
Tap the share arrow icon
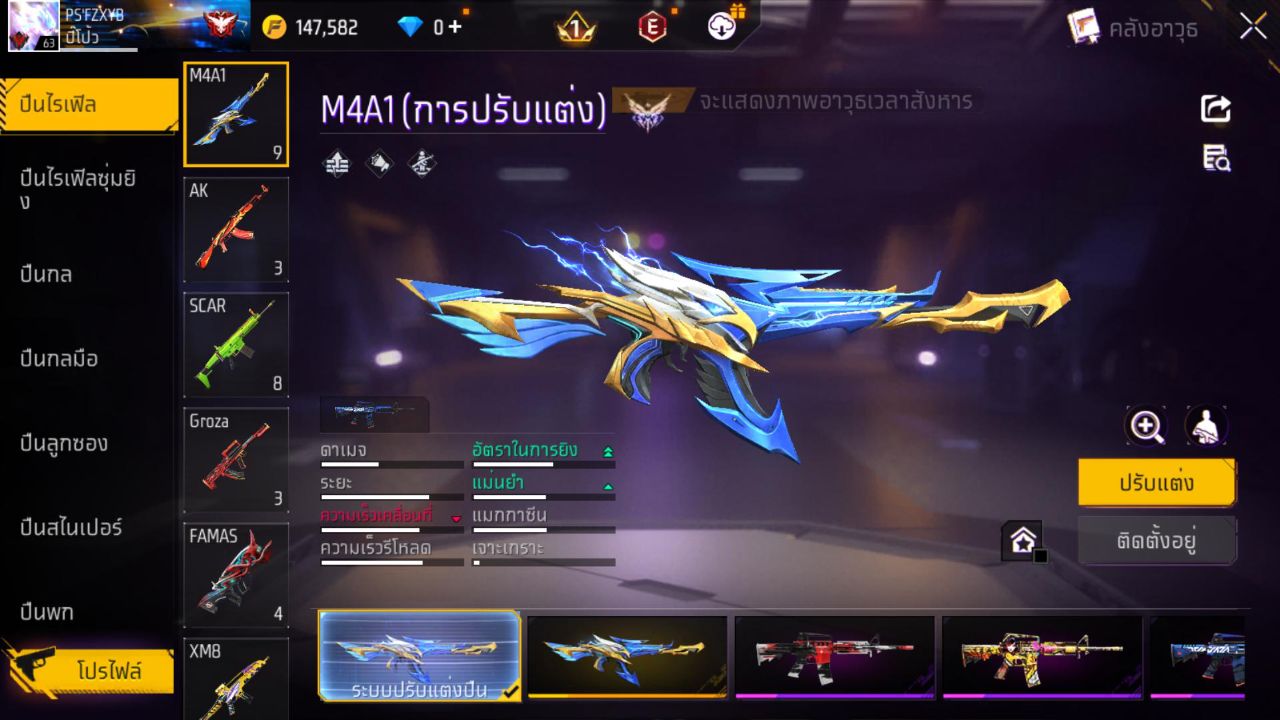click(x=1216, y=108)
